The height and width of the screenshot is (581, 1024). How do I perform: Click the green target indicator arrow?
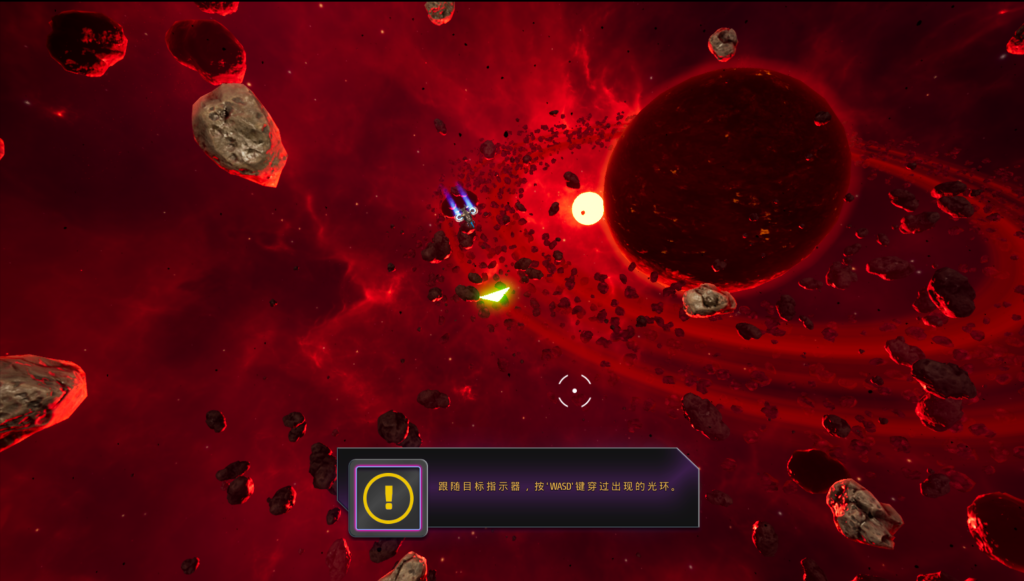pos(495,294)
